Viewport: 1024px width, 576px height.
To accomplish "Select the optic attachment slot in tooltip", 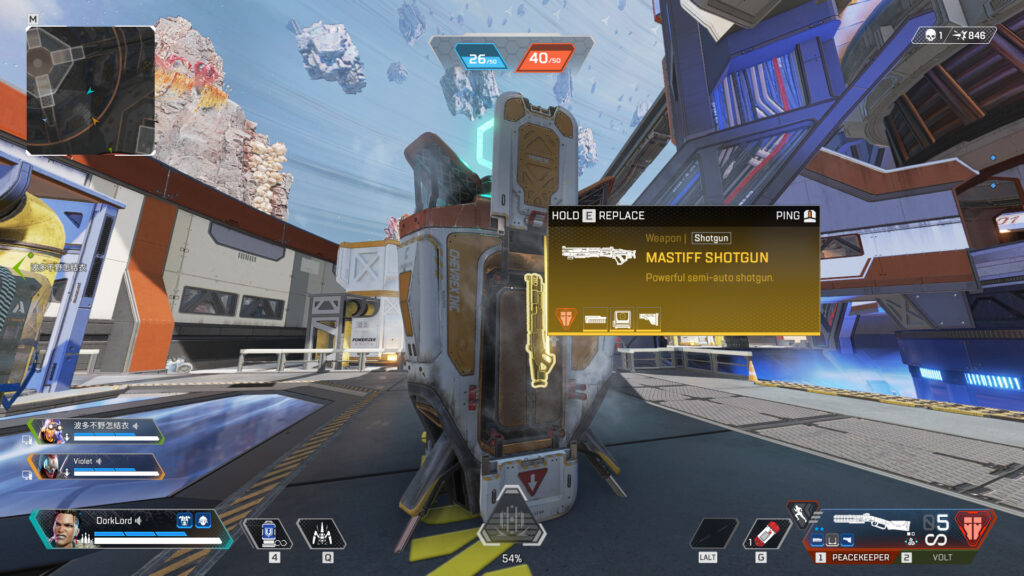I will 623,319.
